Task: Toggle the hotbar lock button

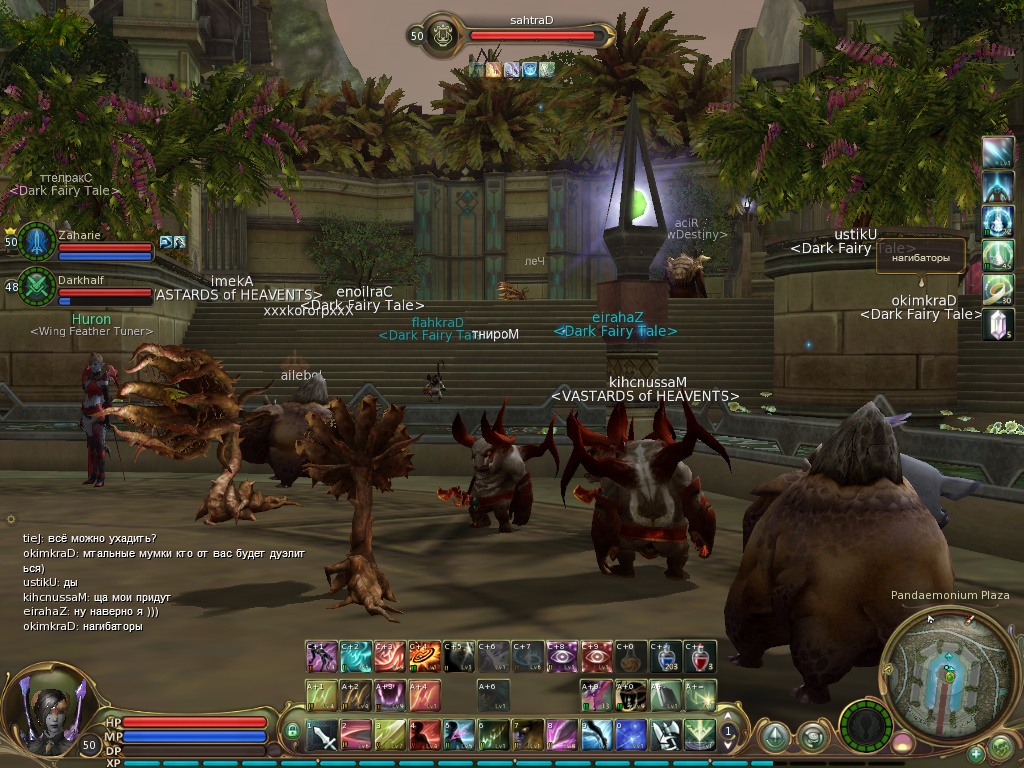Action: [292, 732]
